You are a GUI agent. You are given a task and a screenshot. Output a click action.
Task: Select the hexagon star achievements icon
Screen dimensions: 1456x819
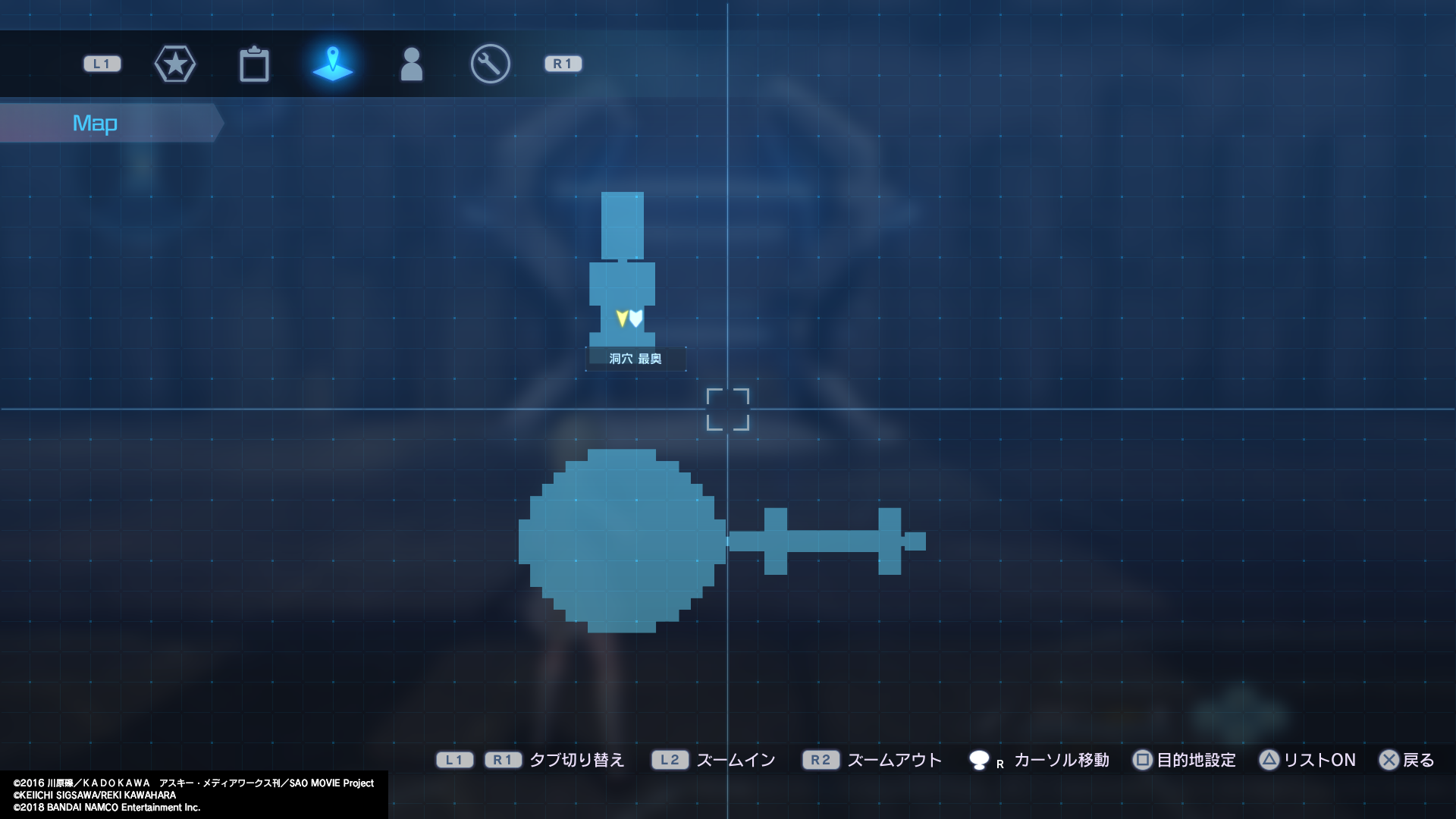[x=175, y=64]
